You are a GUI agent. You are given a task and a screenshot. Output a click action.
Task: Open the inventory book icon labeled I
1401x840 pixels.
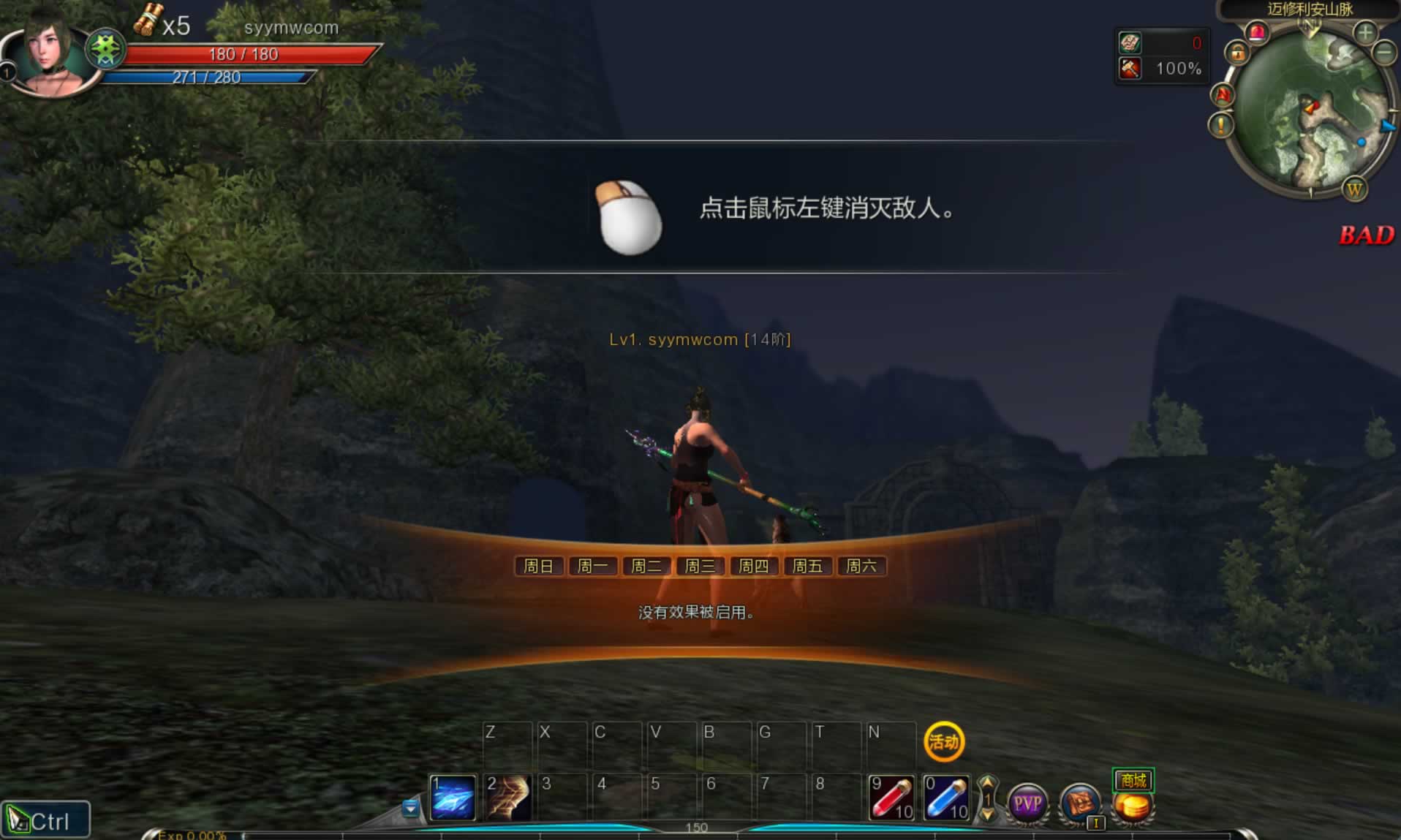pyautogui.click(x=1080, y=804)
